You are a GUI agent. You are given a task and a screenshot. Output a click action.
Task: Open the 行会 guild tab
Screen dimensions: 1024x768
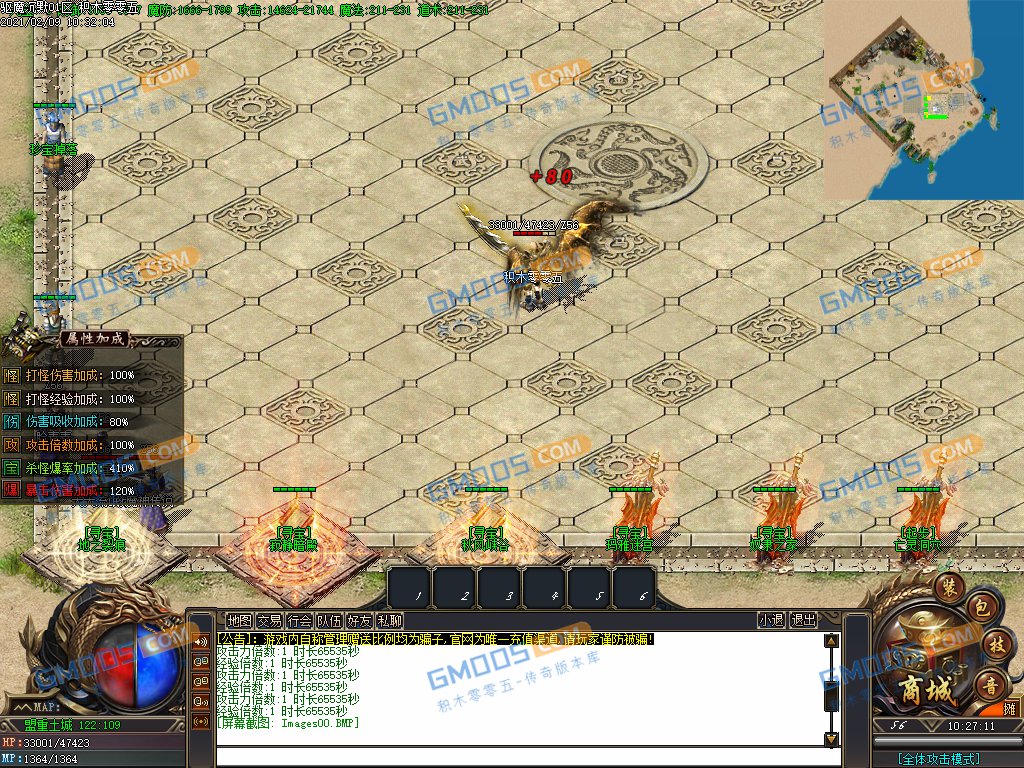[x=299, y=621]
